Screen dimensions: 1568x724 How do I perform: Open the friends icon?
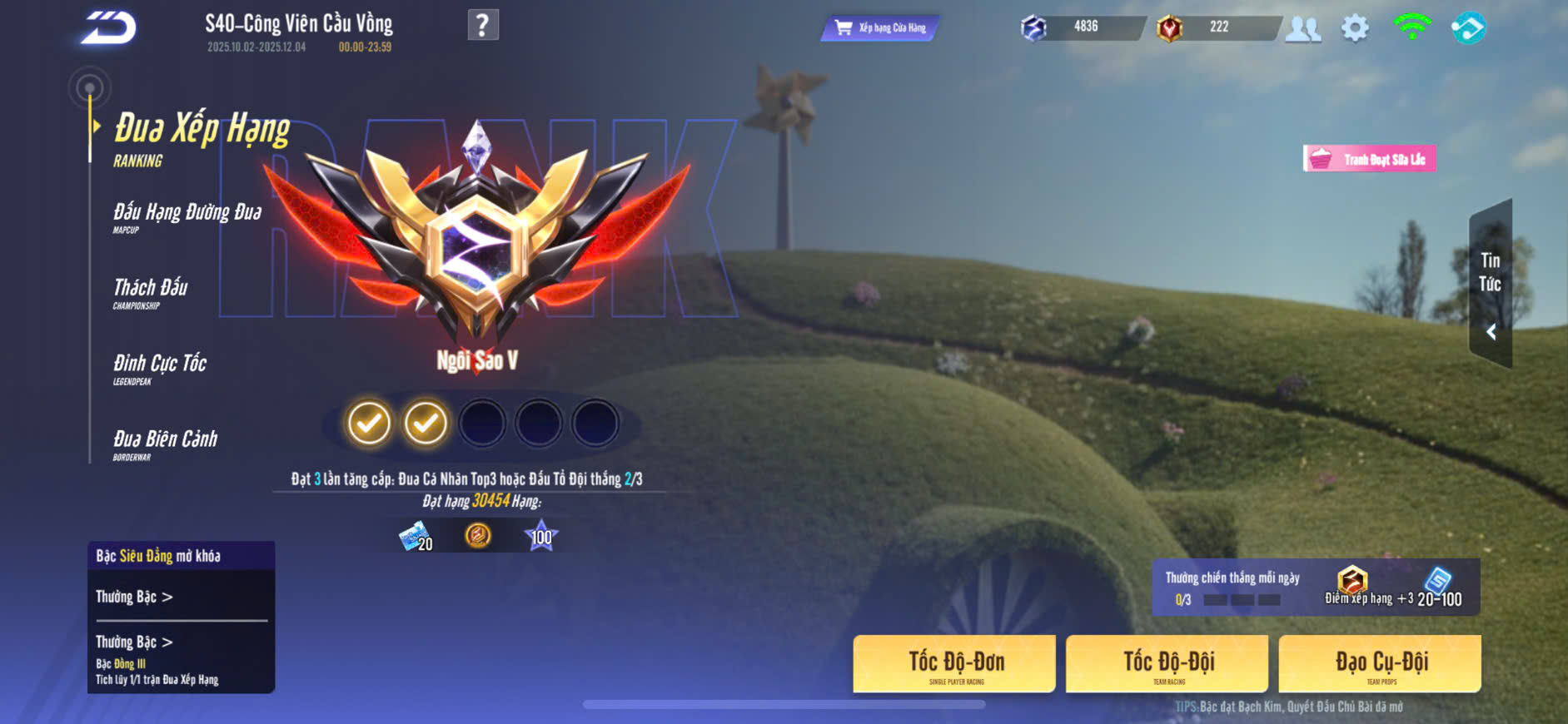click(x=1303, y=28)
